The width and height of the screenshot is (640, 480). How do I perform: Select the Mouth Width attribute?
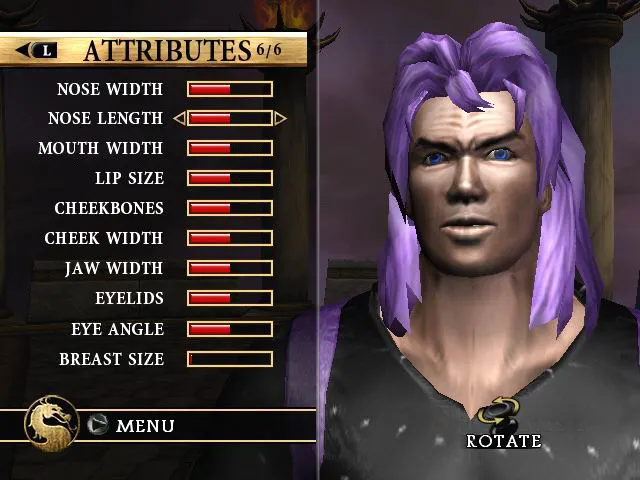(x=100, y=149)
